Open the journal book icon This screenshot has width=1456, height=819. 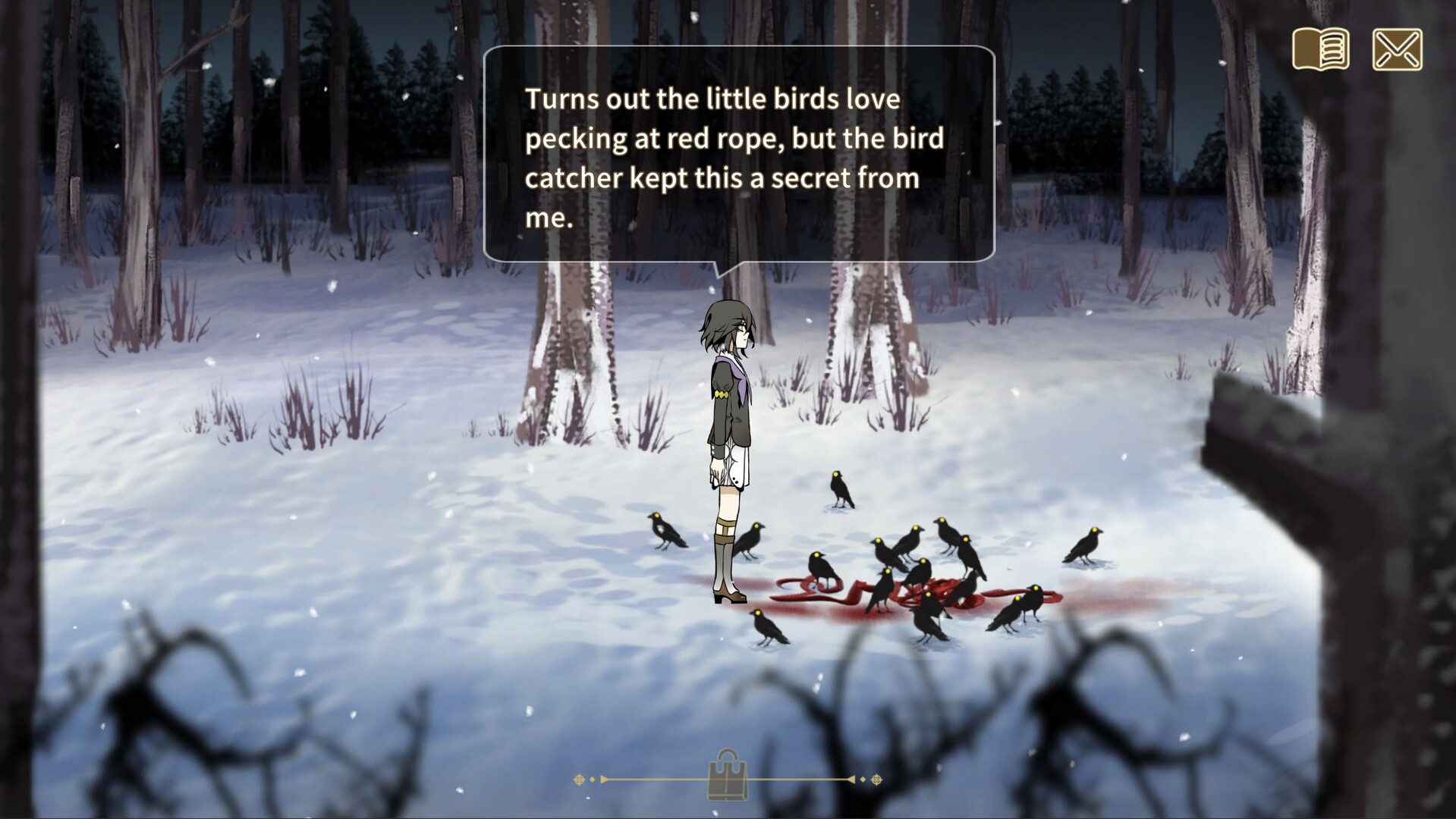pos(1321,49)
